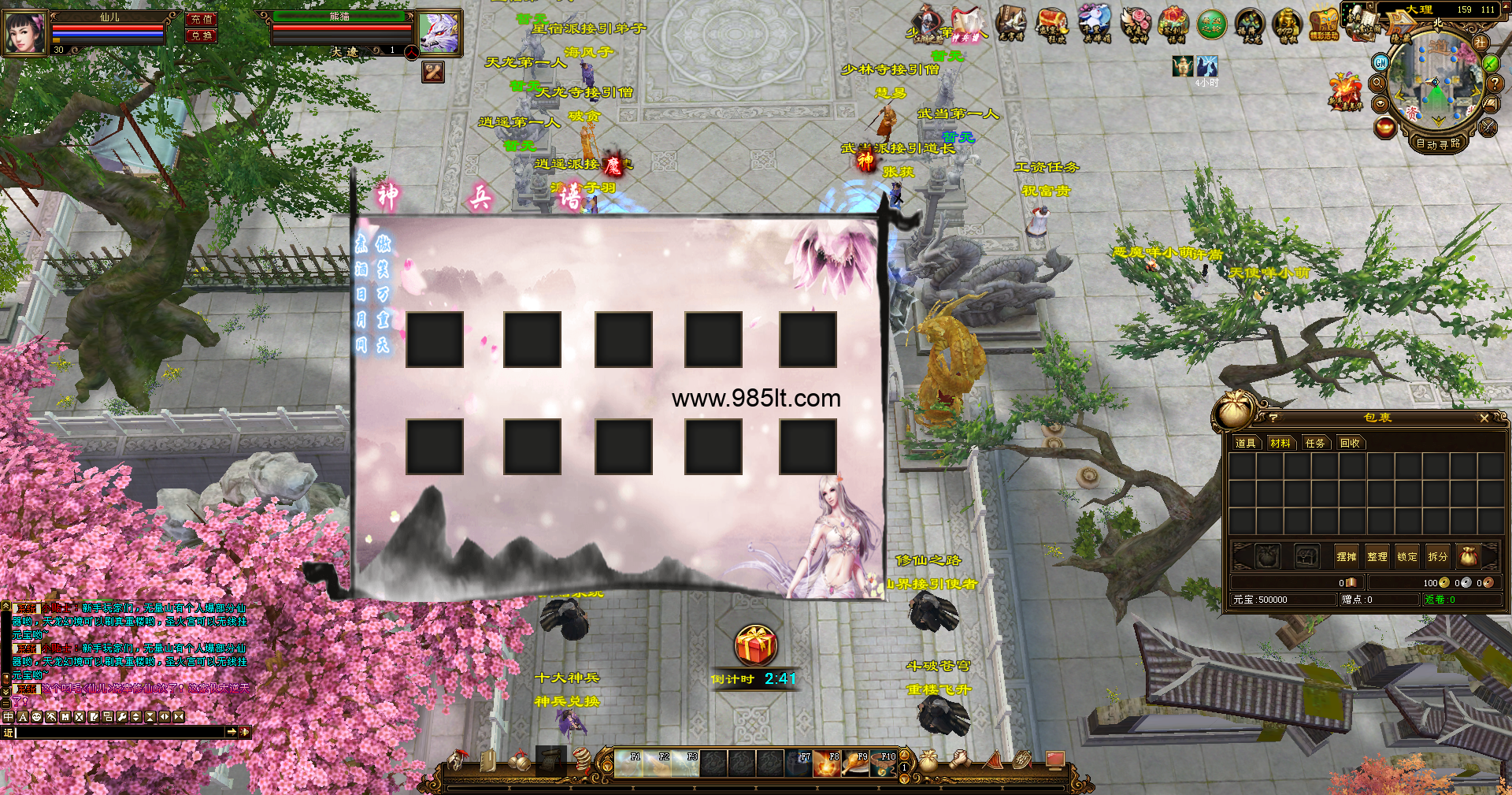Click the circular minimap
1512x795 pixels.
(1435, 83)
